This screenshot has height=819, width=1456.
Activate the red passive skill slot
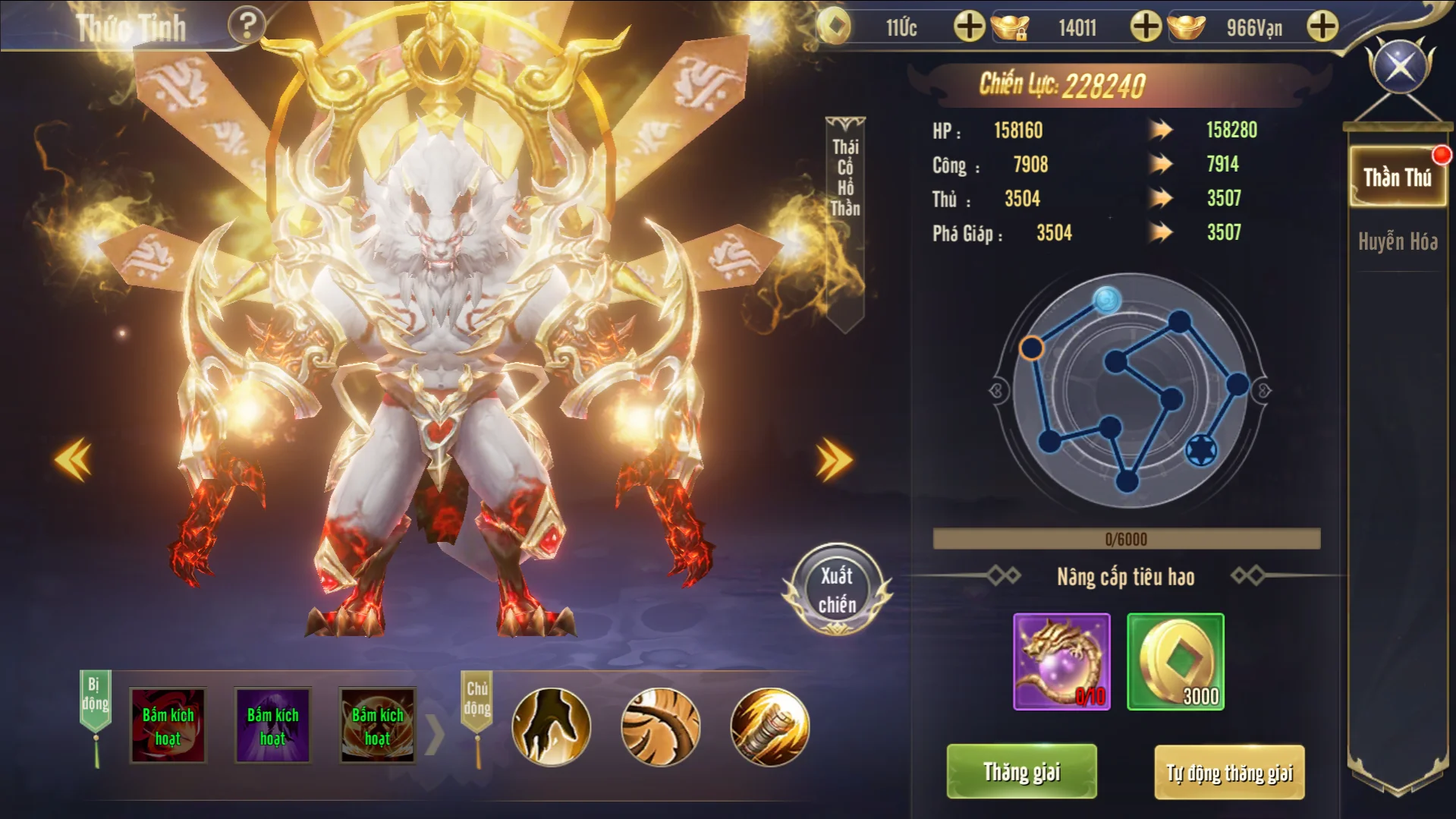point(168,726)
